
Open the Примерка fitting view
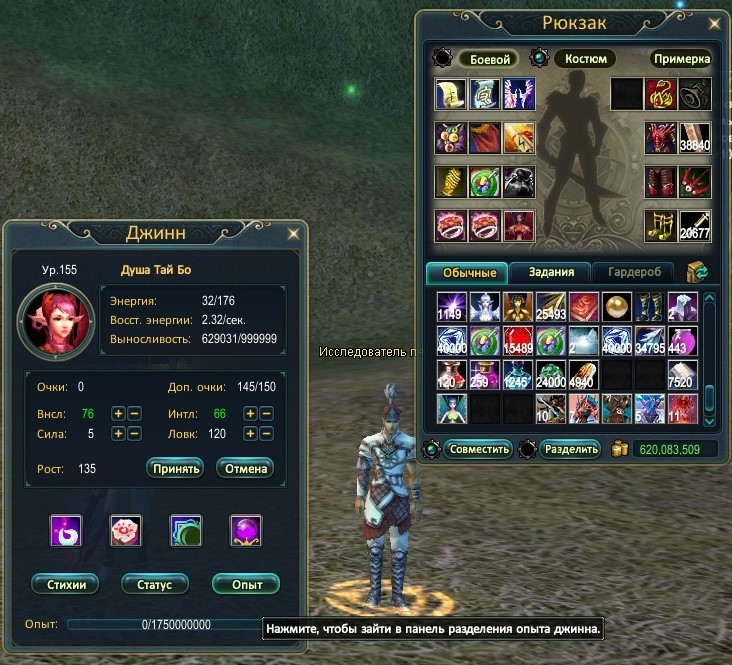(x=681, y=59)
